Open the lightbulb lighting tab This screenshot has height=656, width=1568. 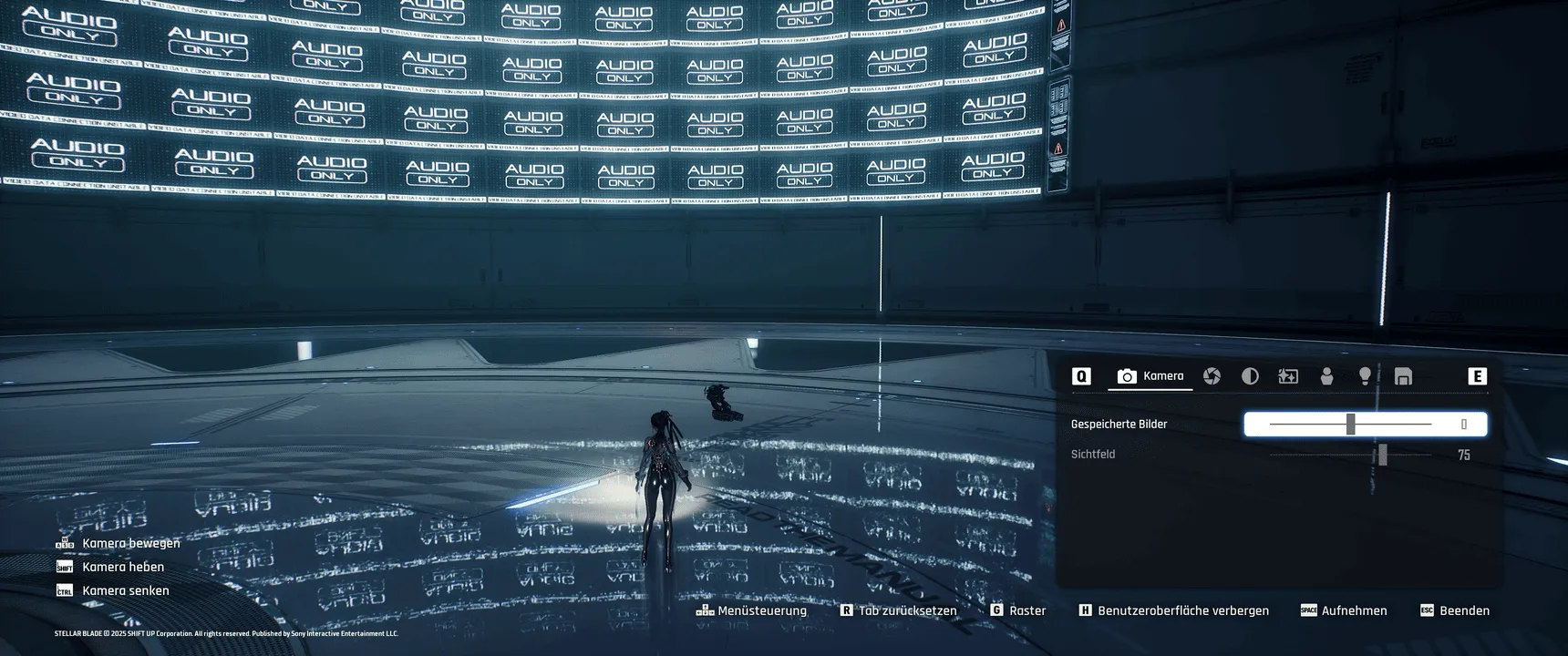point(1365,376)
